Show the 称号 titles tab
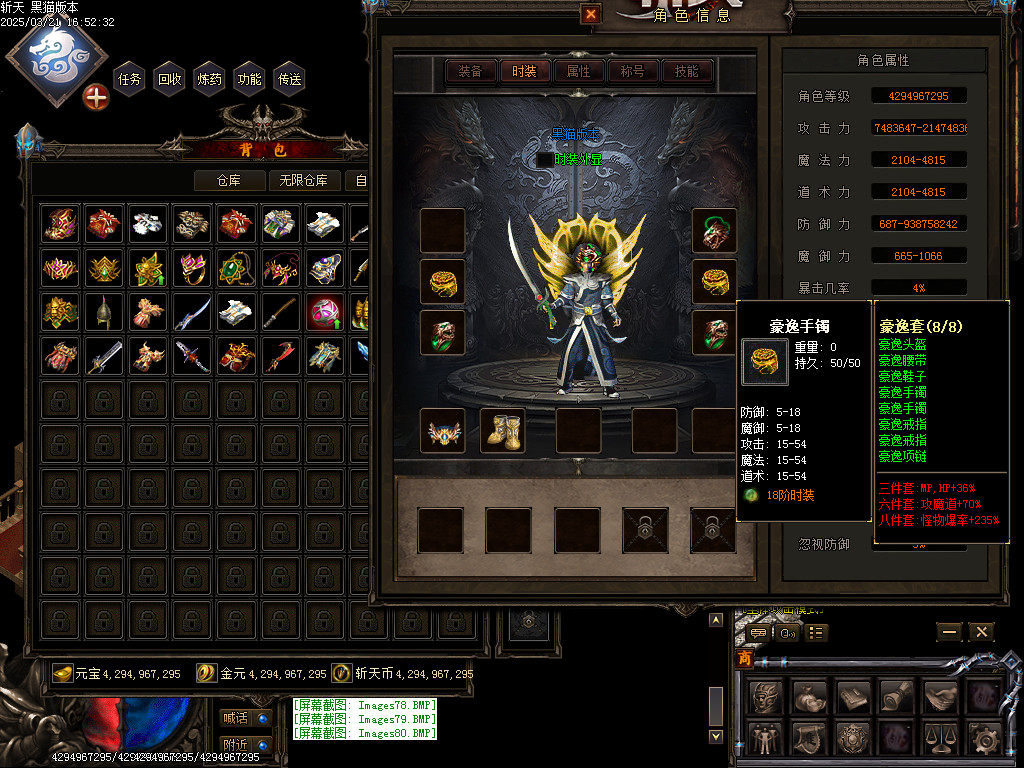 [x=632, y=71]
